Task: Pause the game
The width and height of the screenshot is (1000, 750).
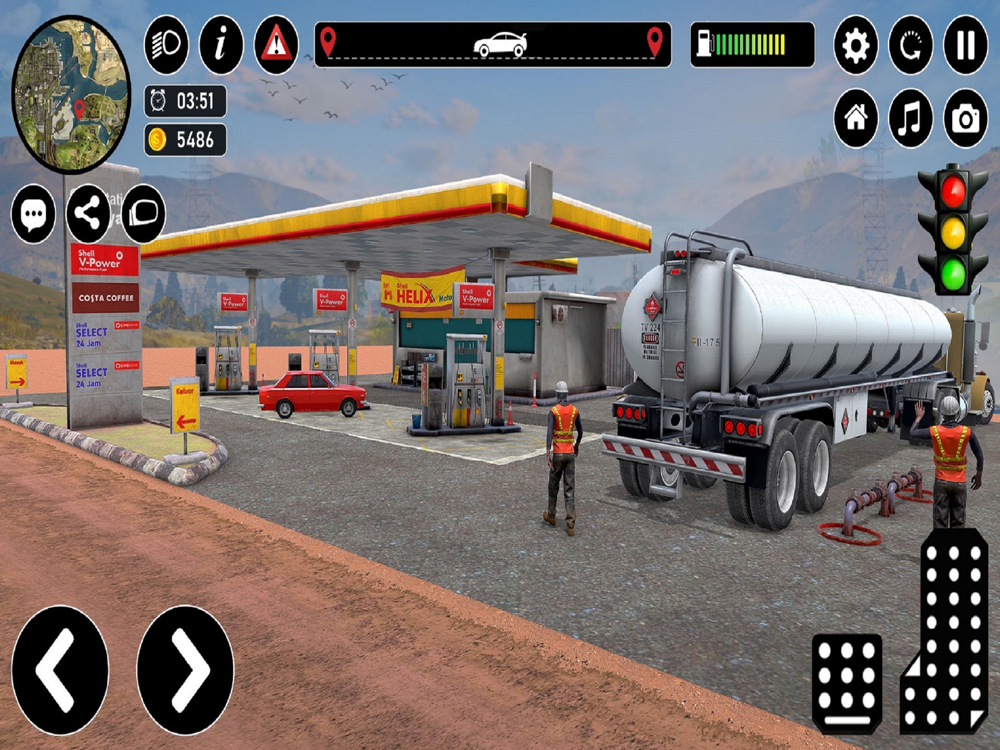Action: 966,45
